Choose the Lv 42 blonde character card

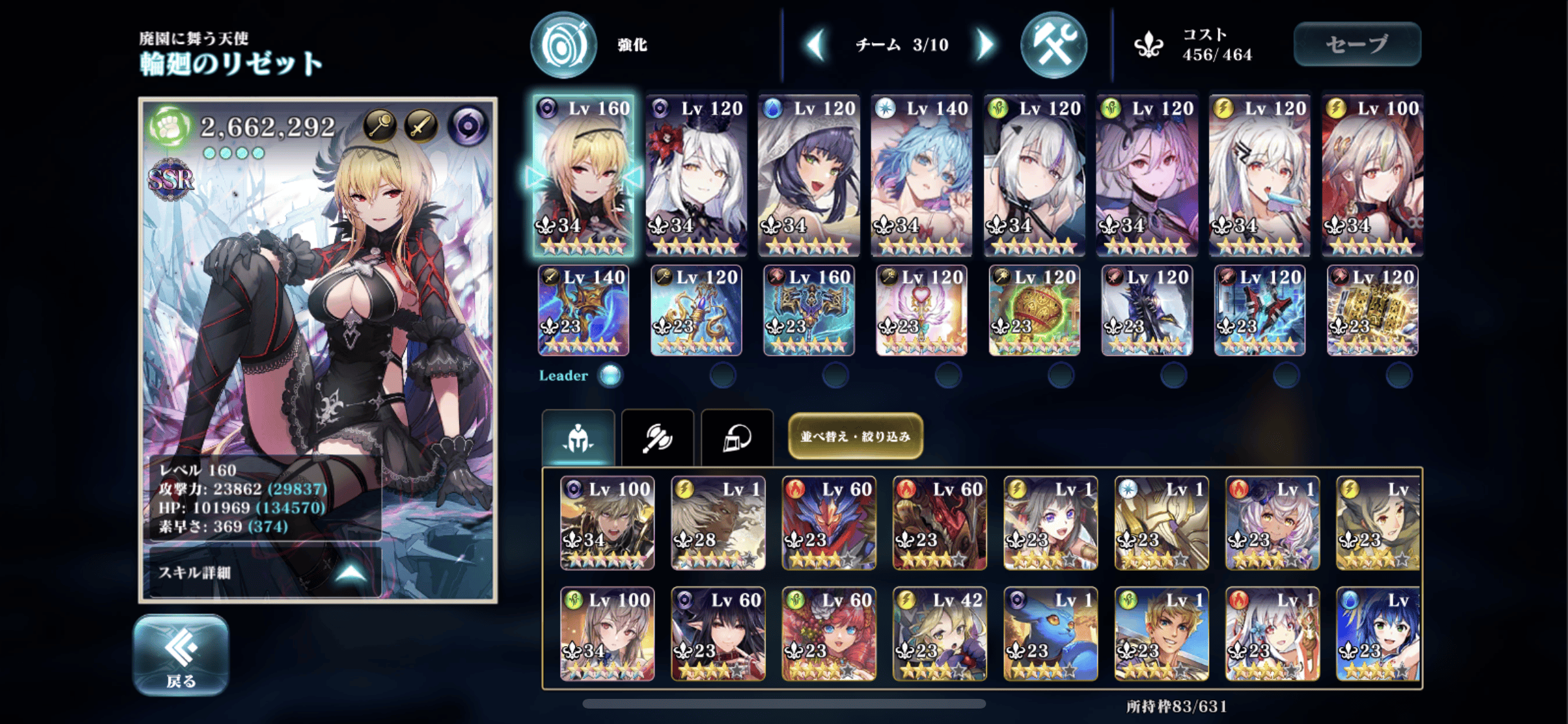[x=939, y=634]
